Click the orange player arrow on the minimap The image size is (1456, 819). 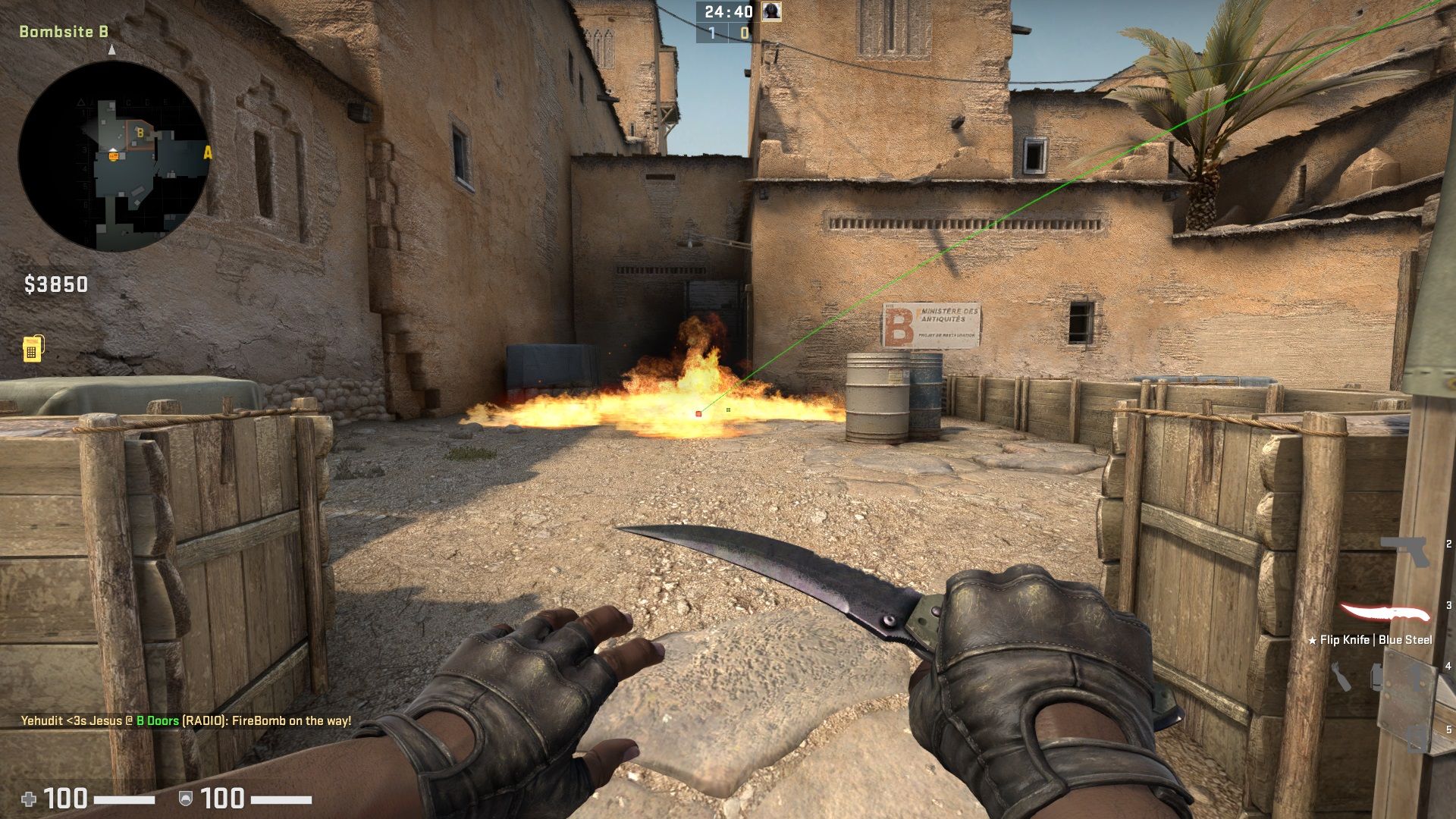pyautogui.click(x=113, y=154)
